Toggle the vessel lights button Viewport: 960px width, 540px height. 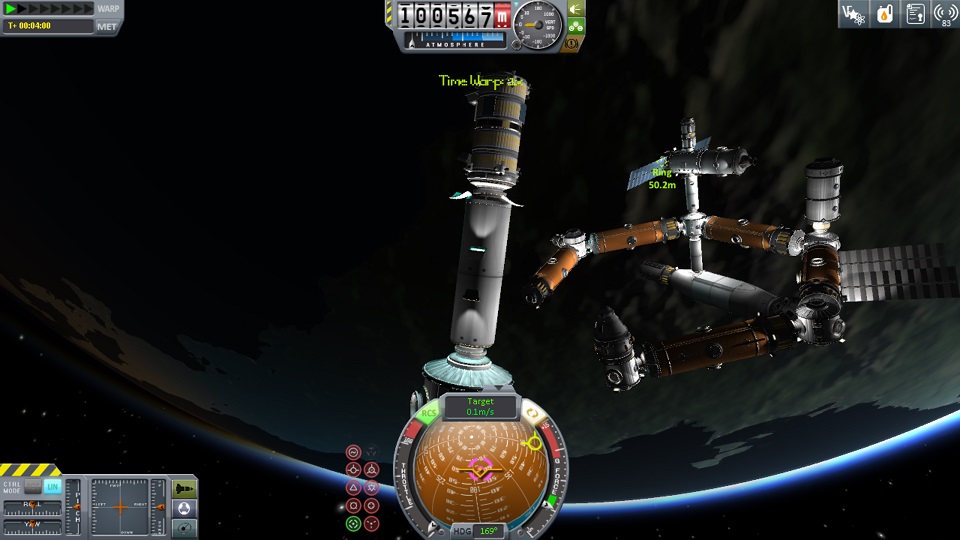click(x=576, y=9)
